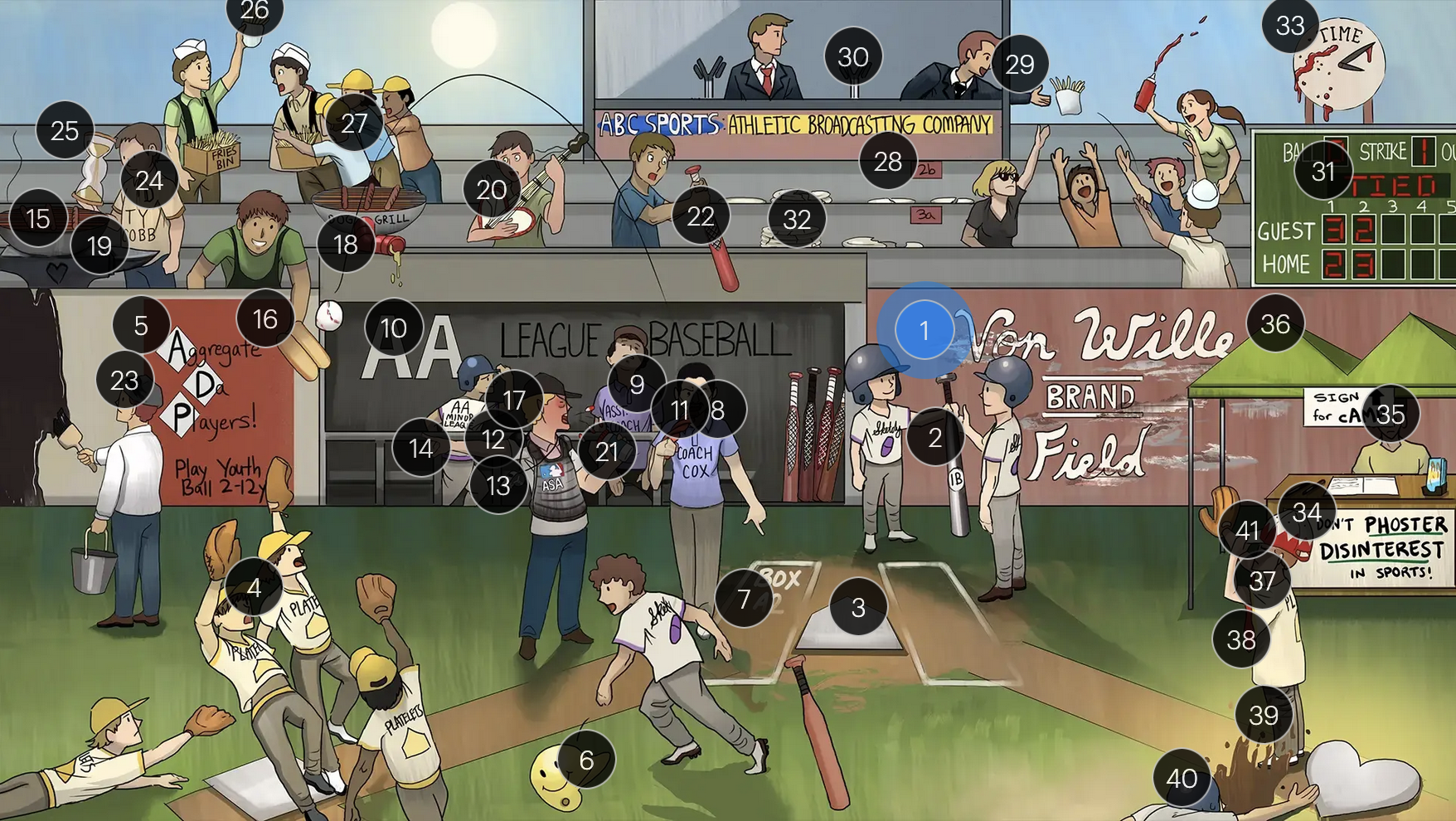Select marker 40 near the mud splash

click(1182, 778)
